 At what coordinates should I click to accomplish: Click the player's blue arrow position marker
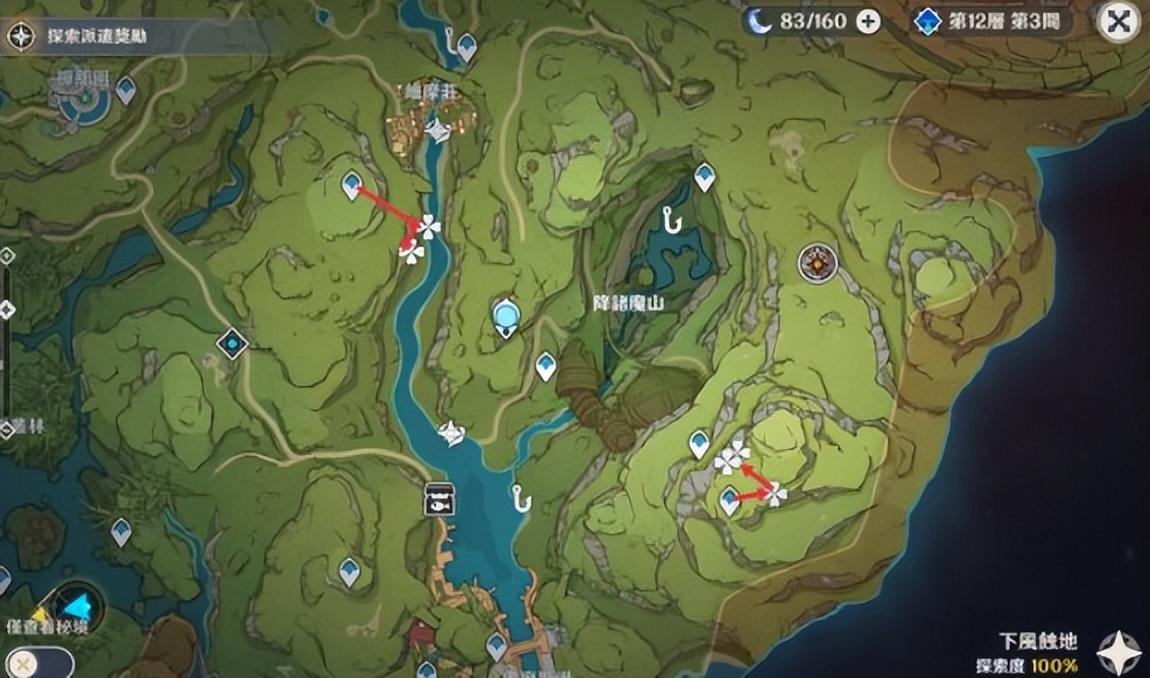(x=79, y=604)
